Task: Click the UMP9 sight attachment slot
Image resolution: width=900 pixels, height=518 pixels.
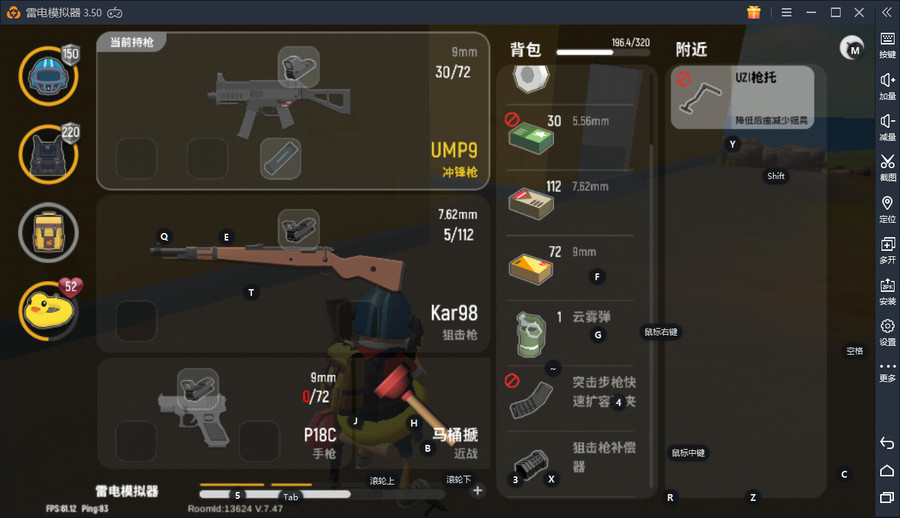Action: point(298,66)
